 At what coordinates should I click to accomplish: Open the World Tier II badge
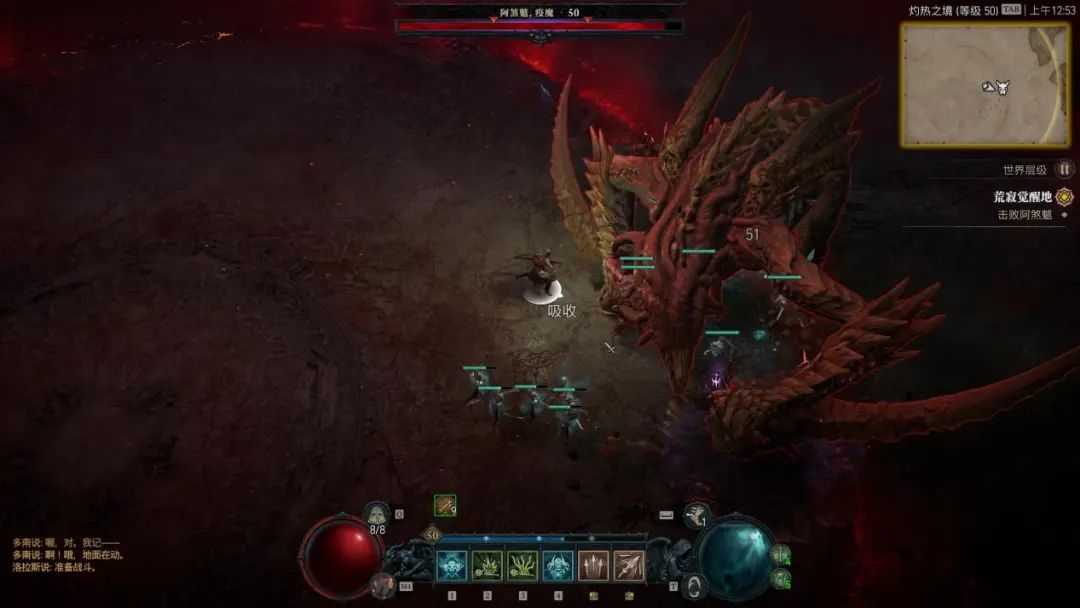click(x=1065, y=170)
